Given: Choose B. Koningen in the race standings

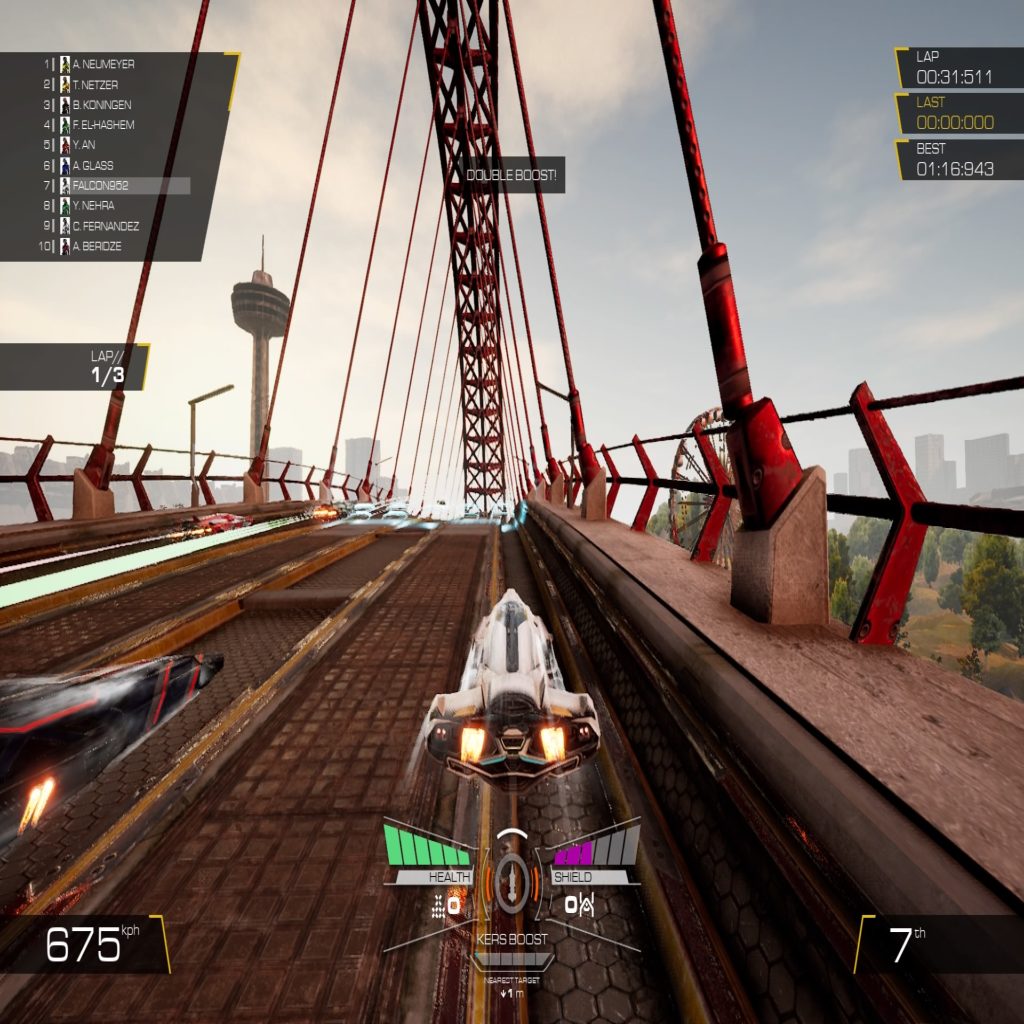Looking at the screenshot, I should (101, 105).
